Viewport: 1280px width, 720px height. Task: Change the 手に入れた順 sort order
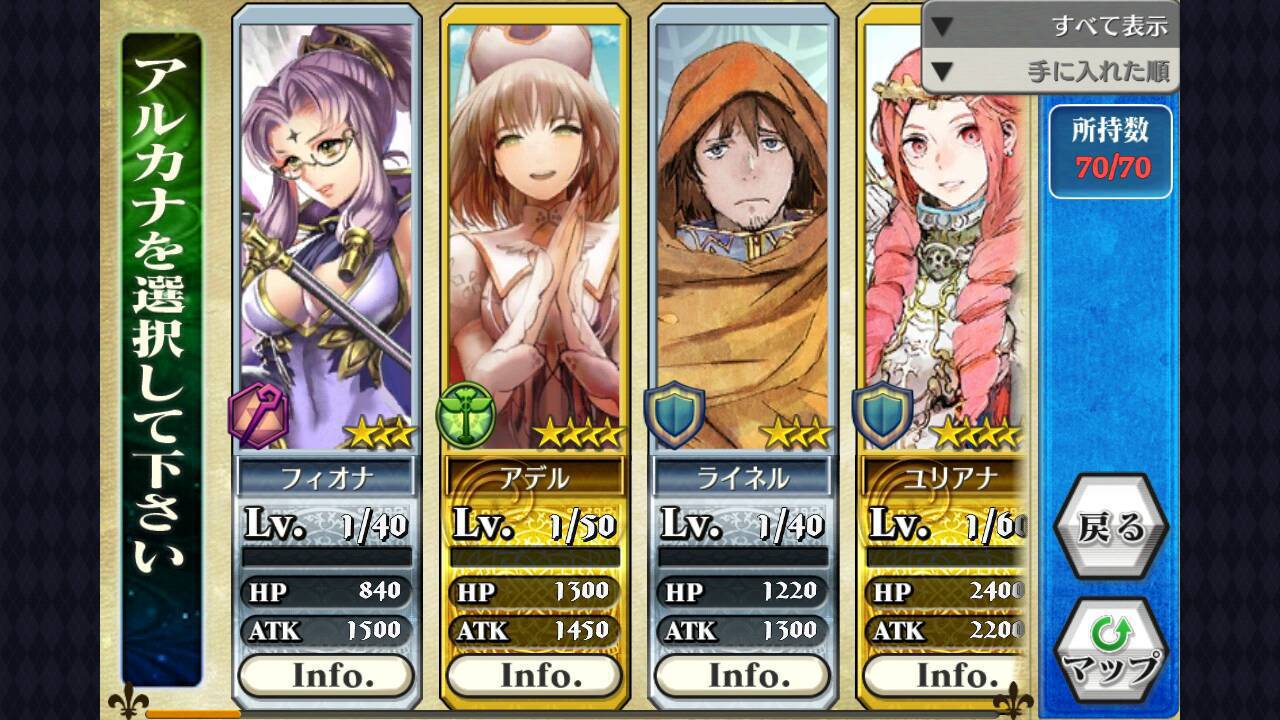(x=1050, y=72)
